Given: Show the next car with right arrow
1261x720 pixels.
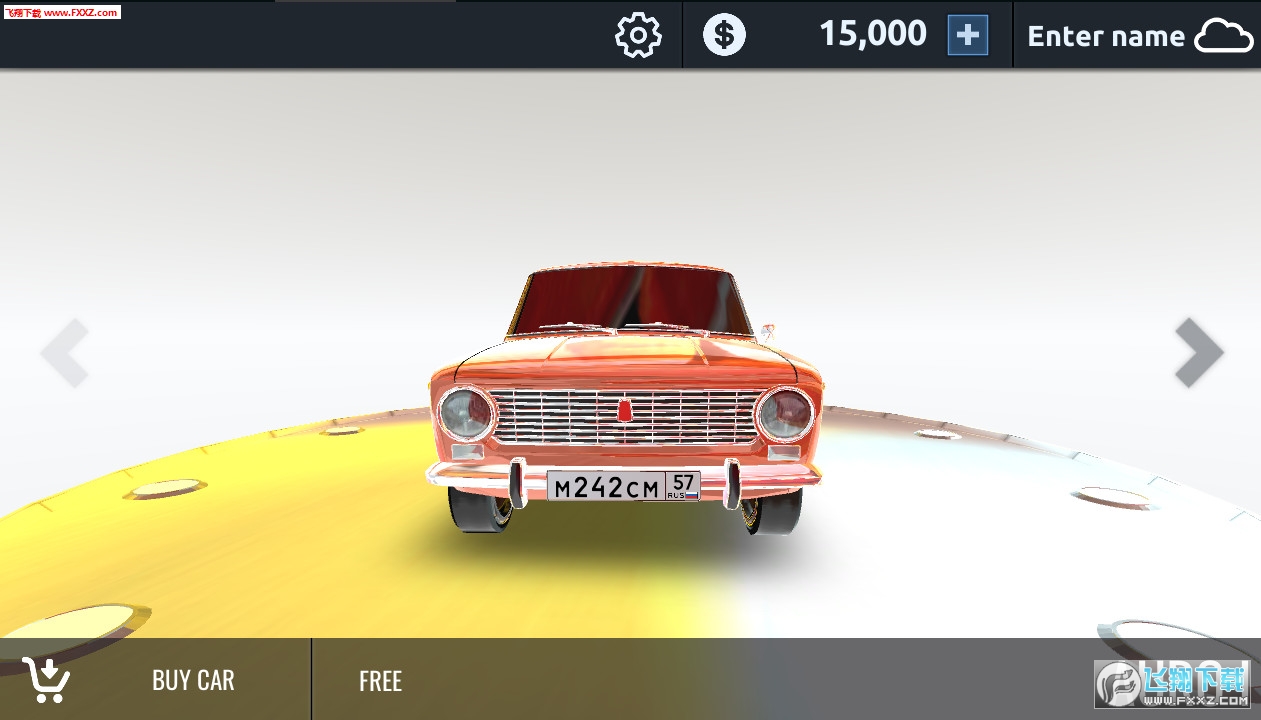Looking at the screenshot, I should click(x=1198, y=352).
